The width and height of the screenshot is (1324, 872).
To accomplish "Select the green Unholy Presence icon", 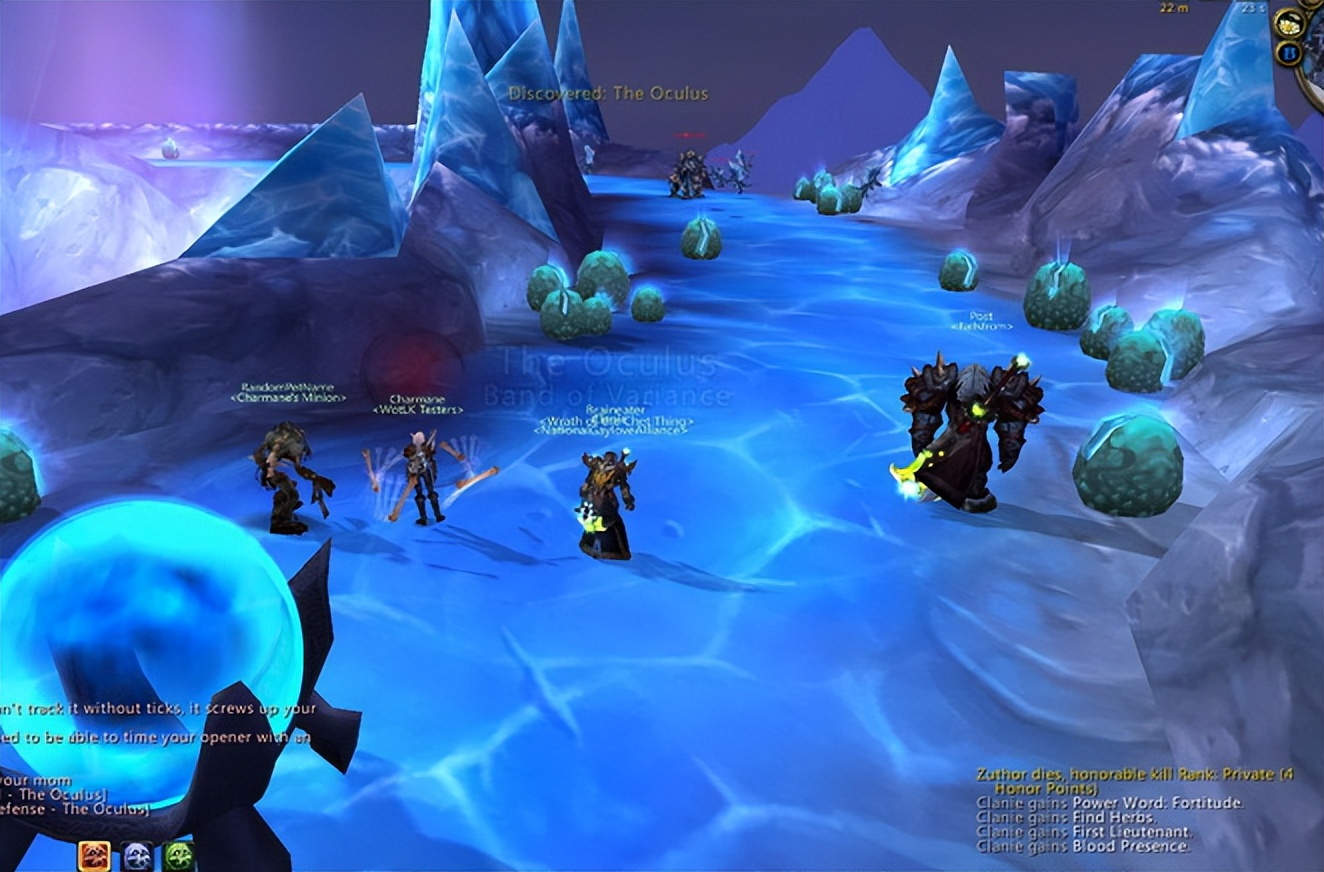I will click(x=178, y=856).
